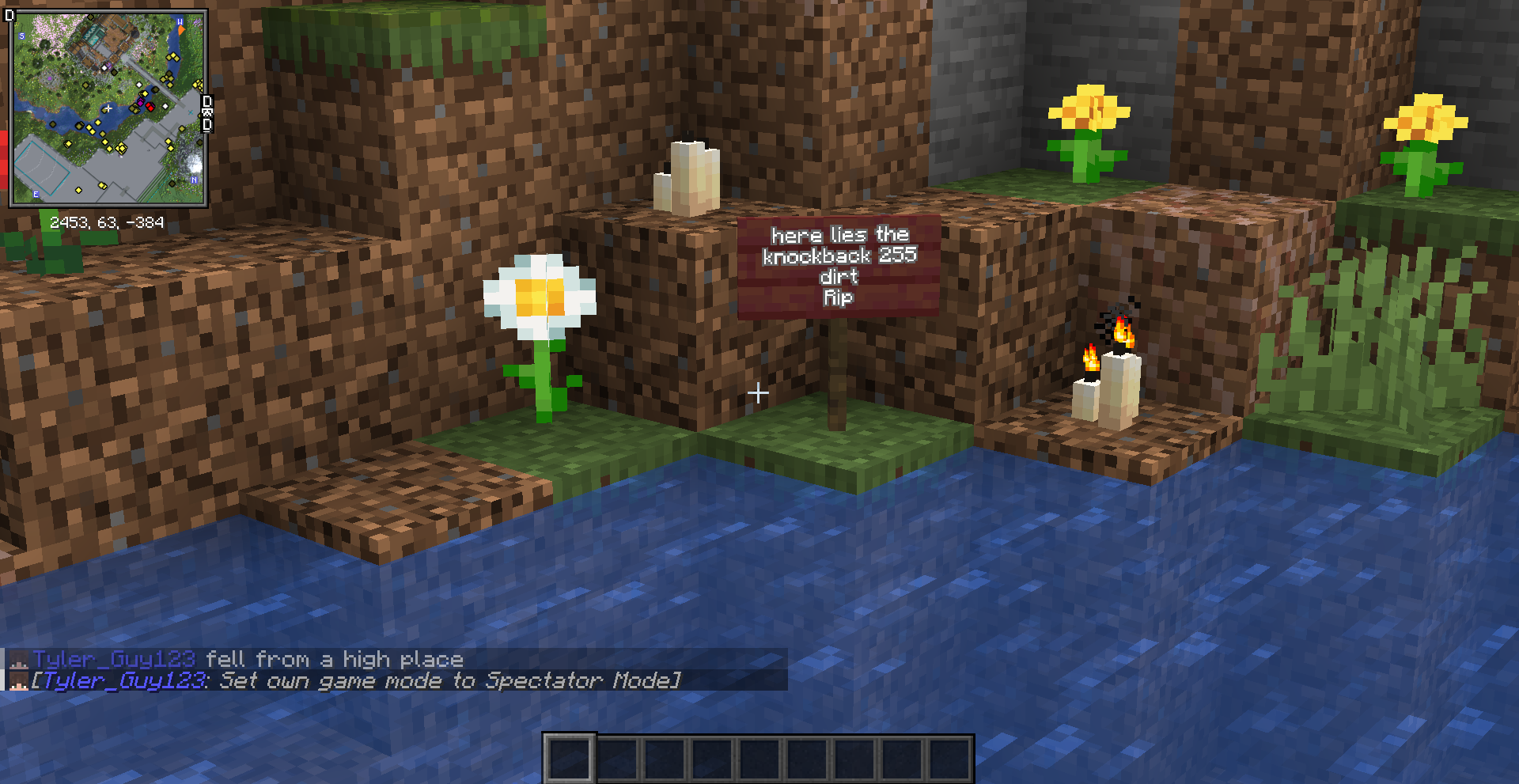Viewport: 1519px width, 784px height.
Task: Click the minimap in the corner
Action: [x=108, y=108]
